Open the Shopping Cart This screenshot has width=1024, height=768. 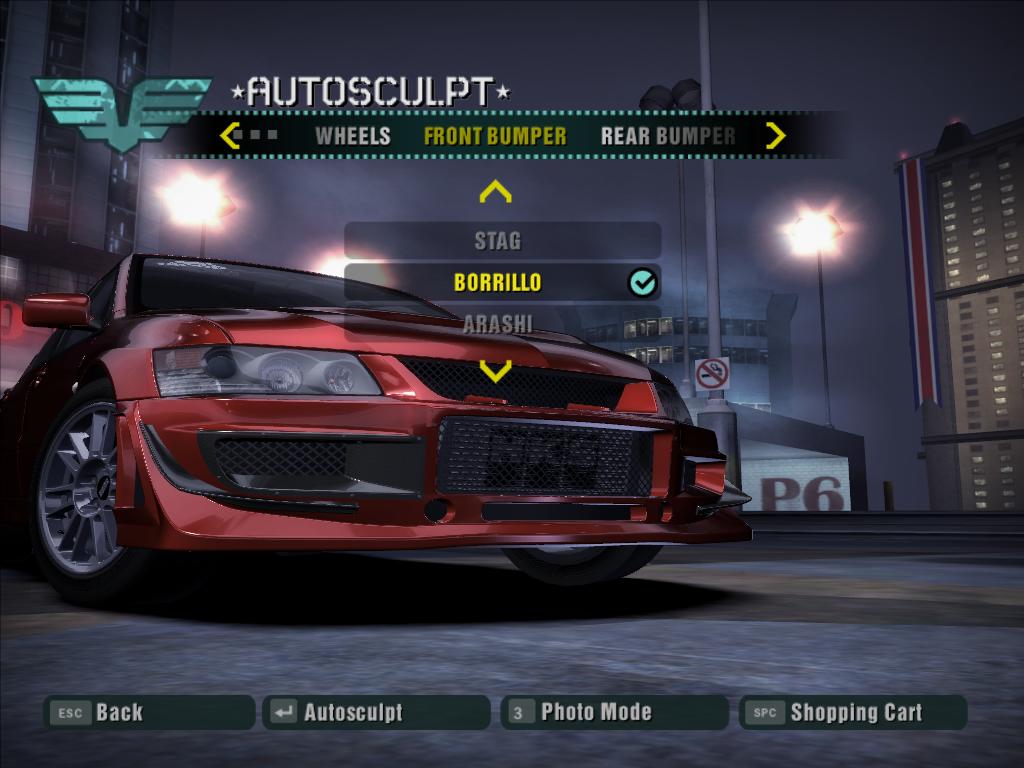pos(853,713)
